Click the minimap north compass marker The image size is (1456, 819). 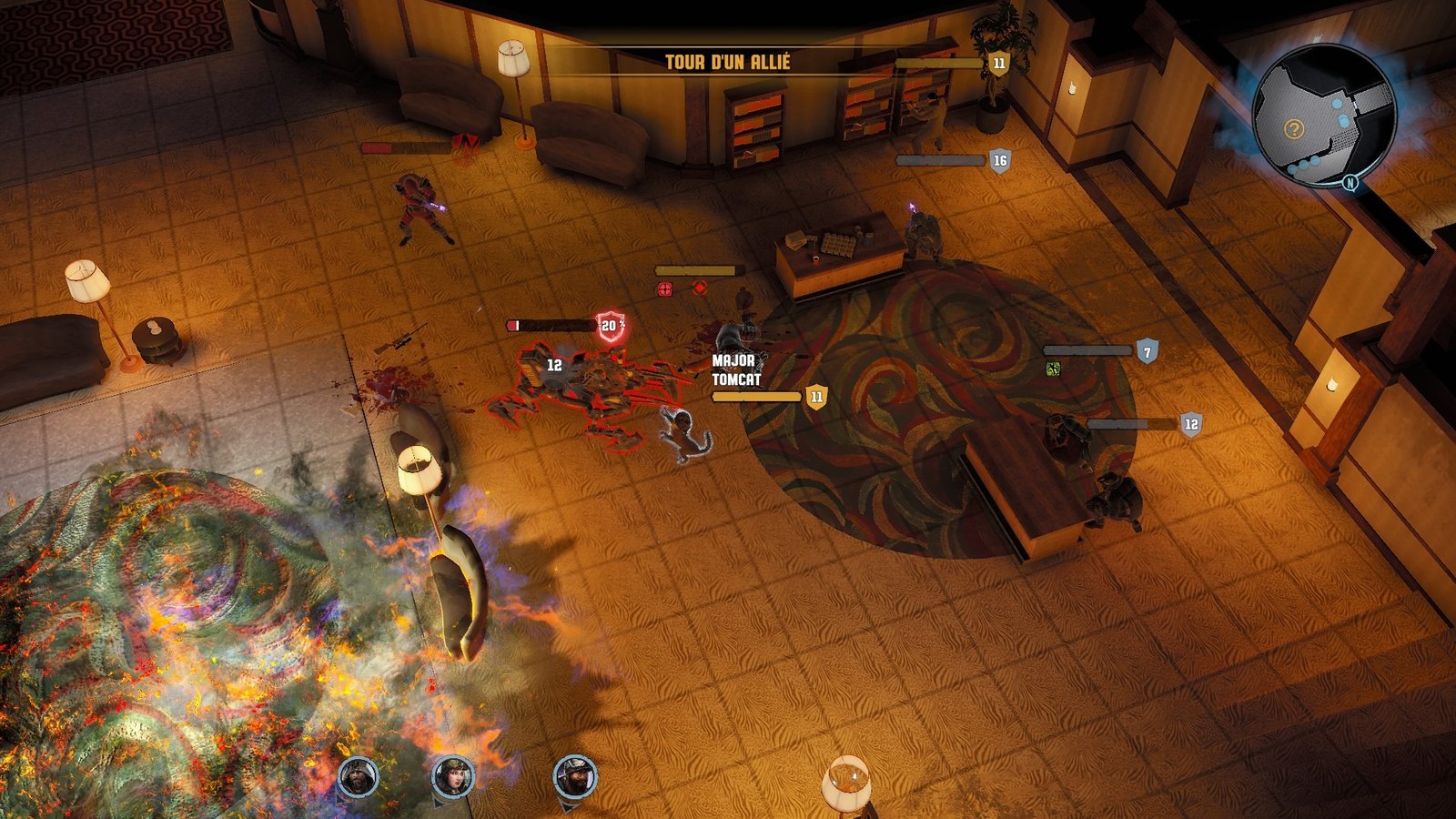tap(1351, 182)
